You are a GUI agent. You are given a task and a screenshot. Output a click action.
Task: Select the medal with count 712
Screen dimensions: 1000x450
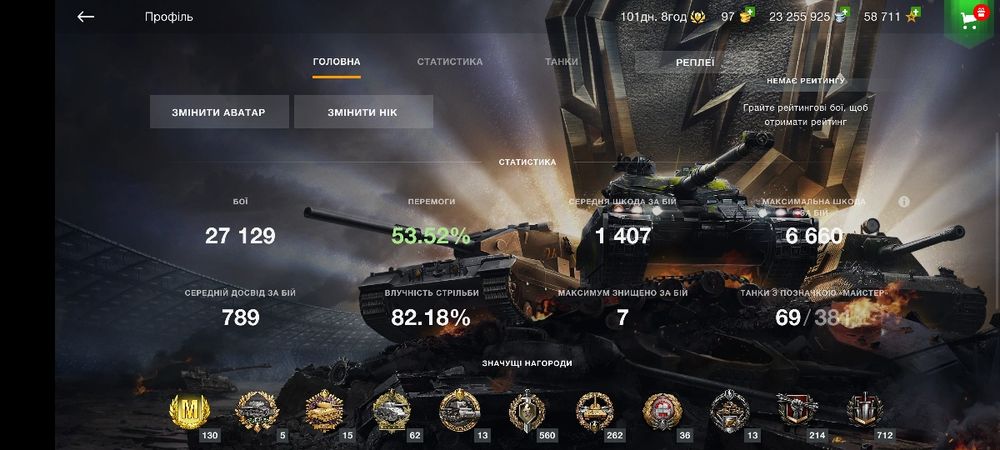pyautogui.click(x=864, y=410)
